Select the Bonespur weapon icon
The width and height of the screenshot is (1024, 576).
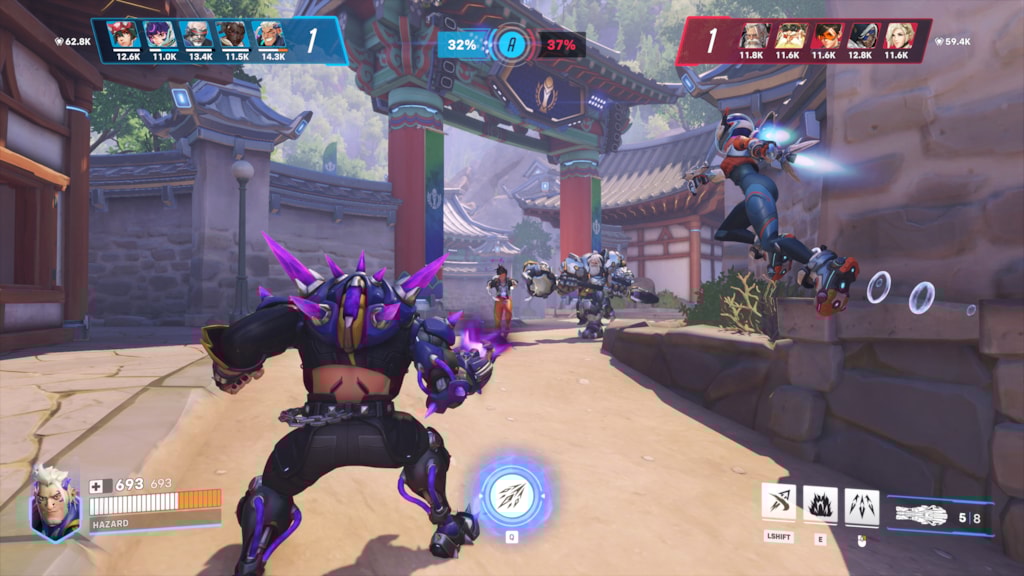point(921,516)
